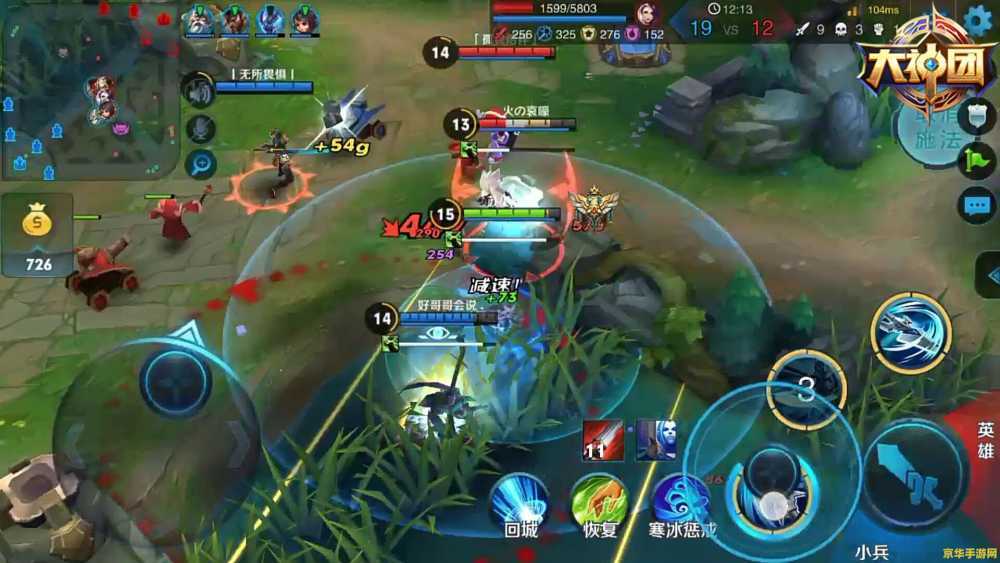Image resolution: width=1000 pixels, height=563 pixels.
Task: Target heroes with the 英雄 button
Action: [x=985, y=440]
